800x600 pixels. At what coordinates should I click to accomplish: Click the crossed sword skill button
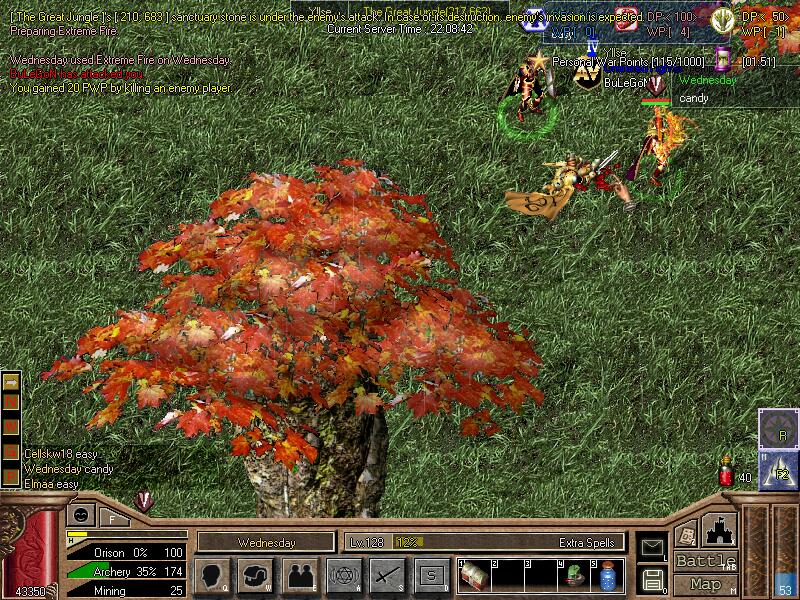point(387,575)
